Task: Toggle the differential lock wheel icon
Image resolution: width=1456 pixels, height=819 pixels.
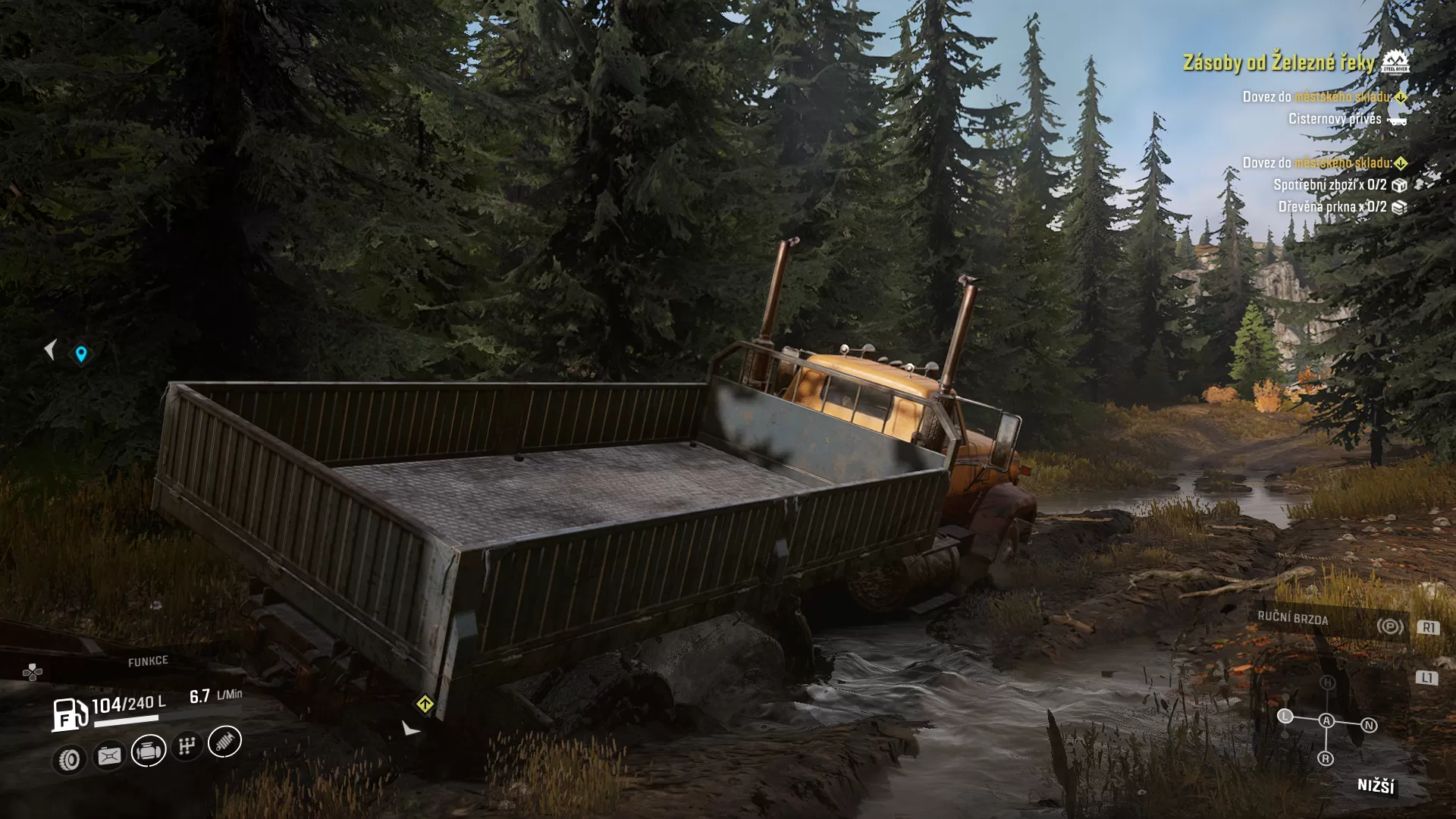Action: 70,759
